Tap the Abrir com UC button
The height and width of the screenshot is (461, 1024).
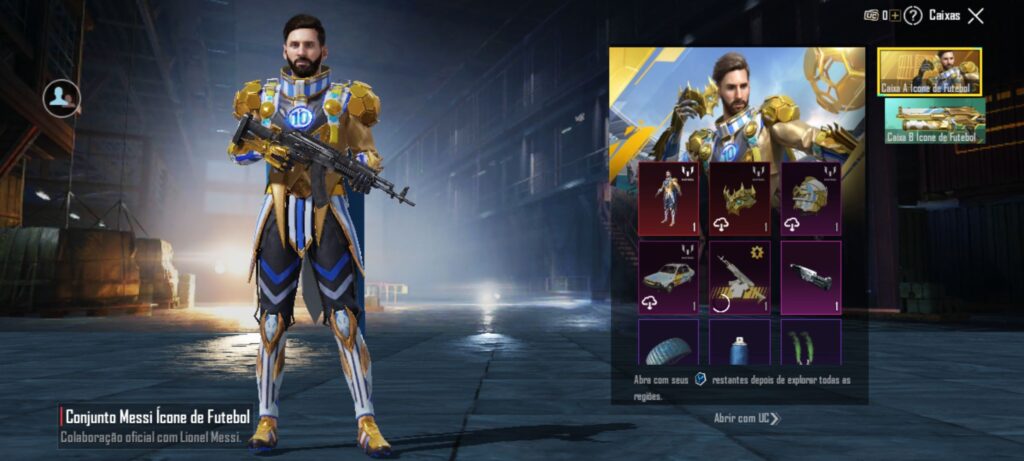[746, 418]
